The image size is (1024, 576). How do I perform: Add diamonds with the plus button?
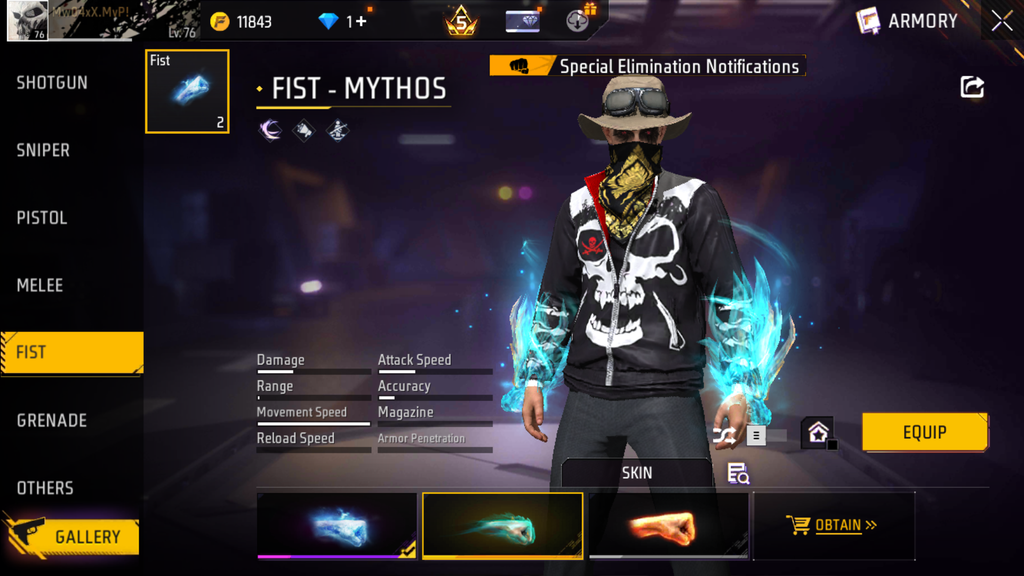point(360,21)
